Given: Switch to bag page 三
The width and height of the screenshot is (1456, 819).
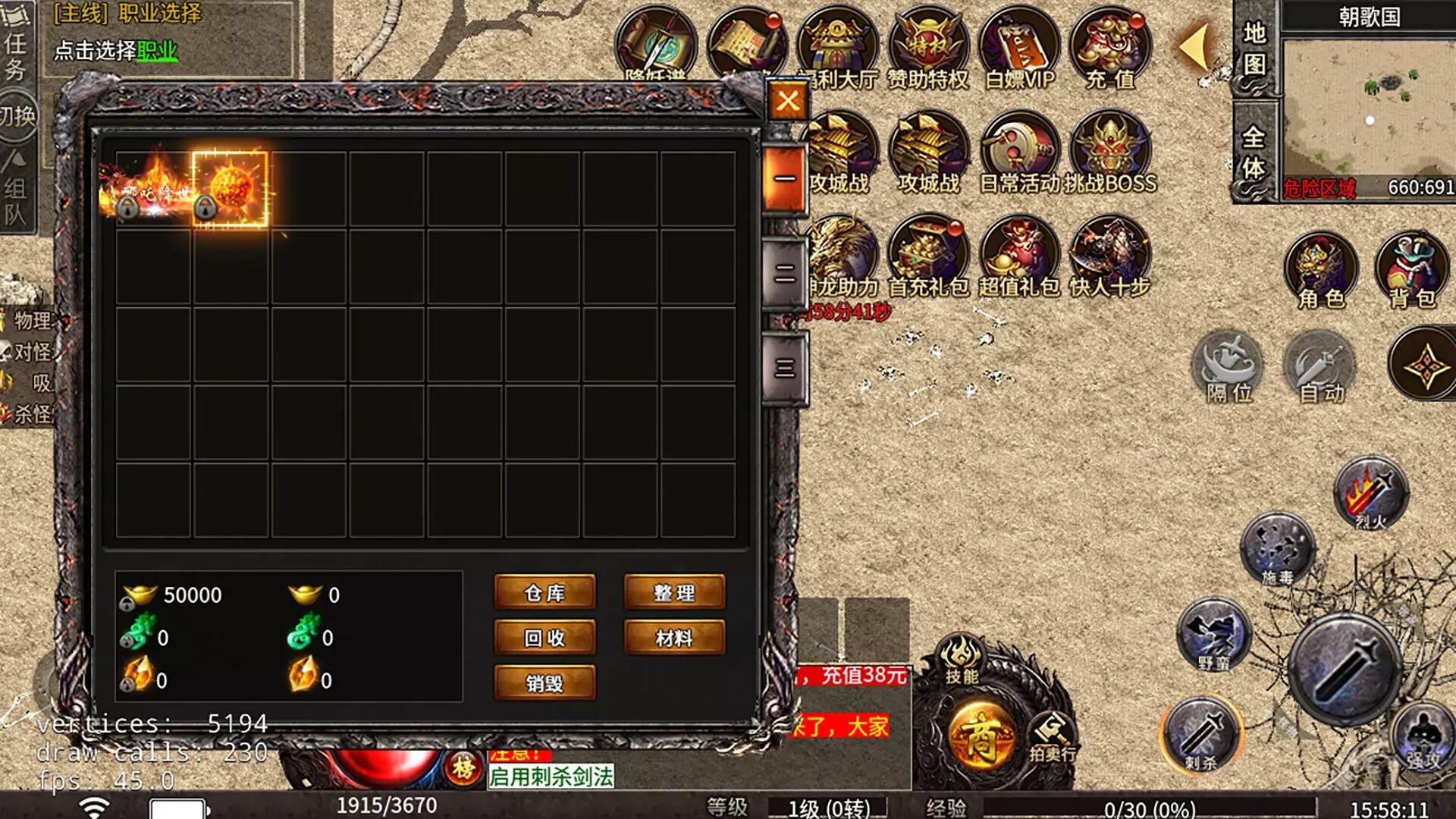Looking at the screenshot, I should pyautogui.click(x=784, y=369).
